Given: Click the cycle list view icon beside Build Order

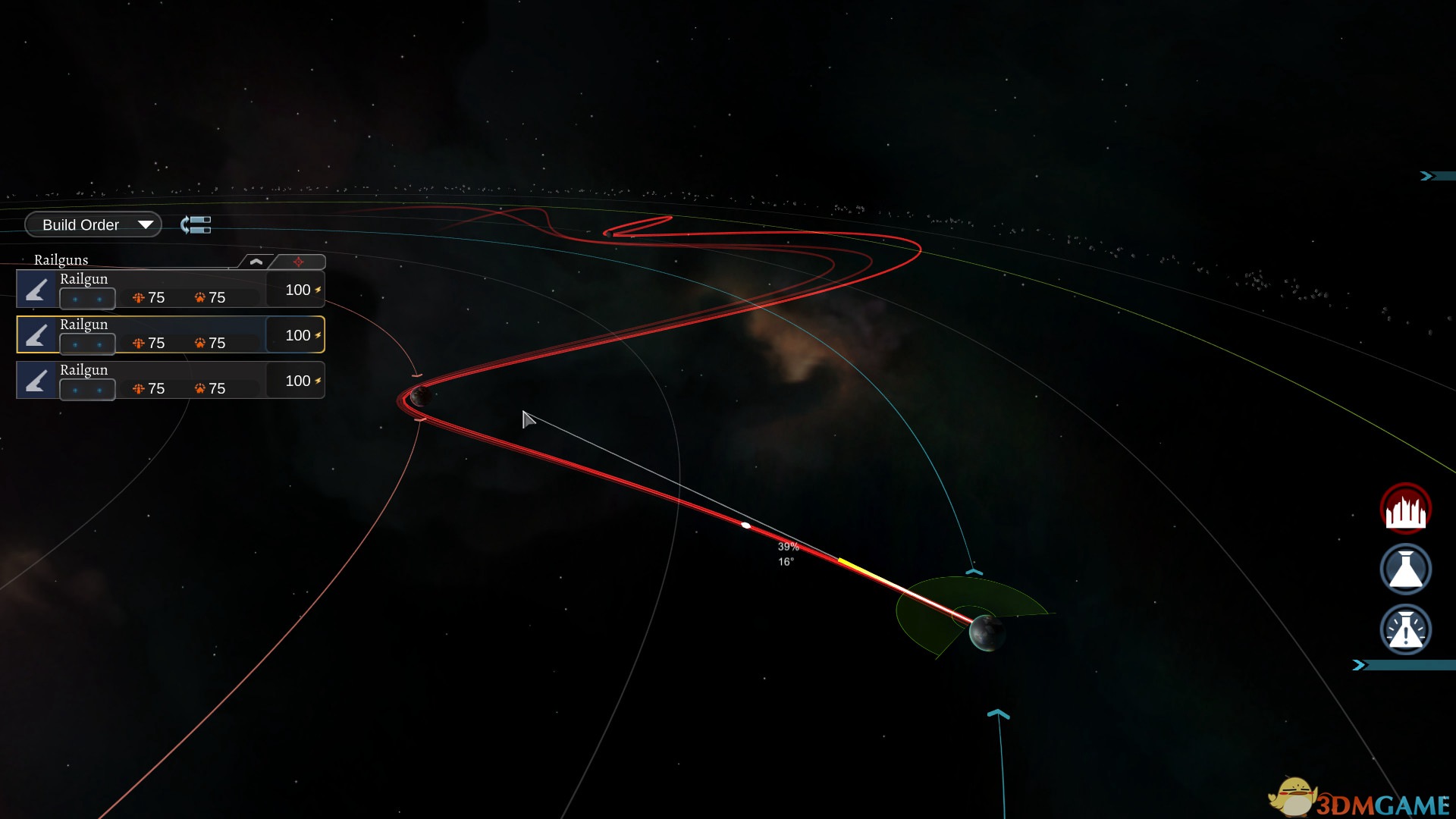Looking at the screenshot, I should pos(196,224).
